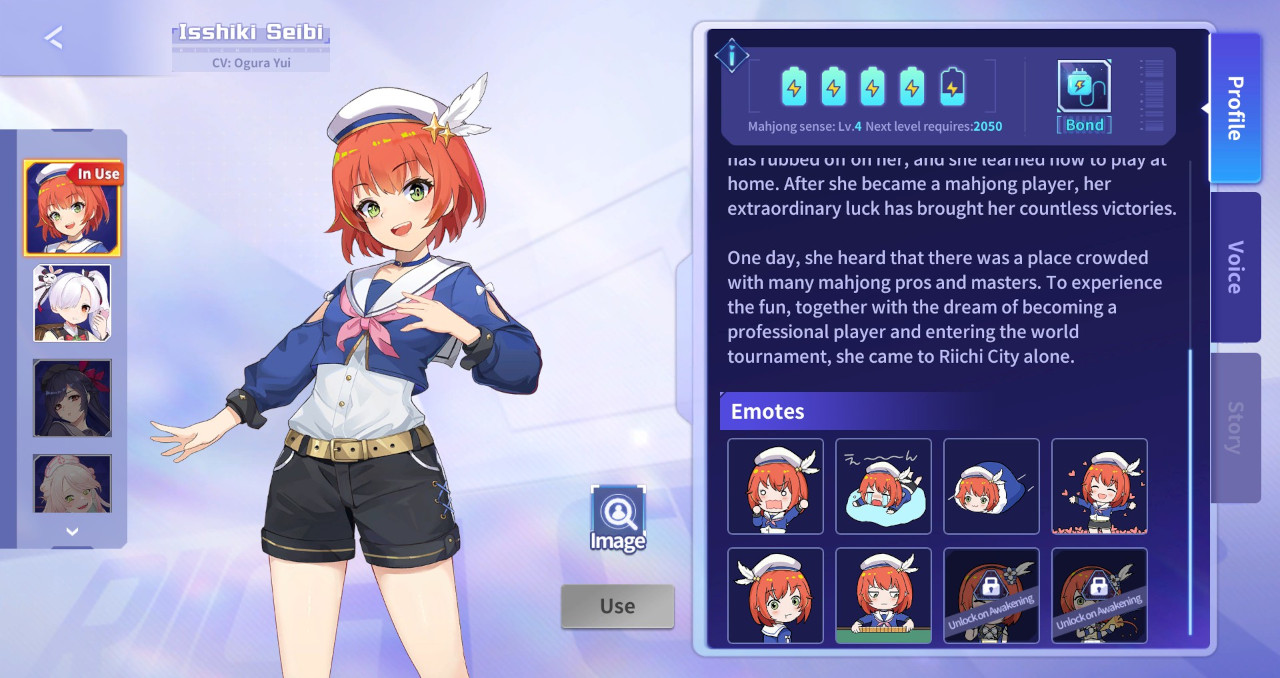Click the grey Use button
Image resolution: width=1280 pixels, height=678 pixels.
click(x=617, y=606)
